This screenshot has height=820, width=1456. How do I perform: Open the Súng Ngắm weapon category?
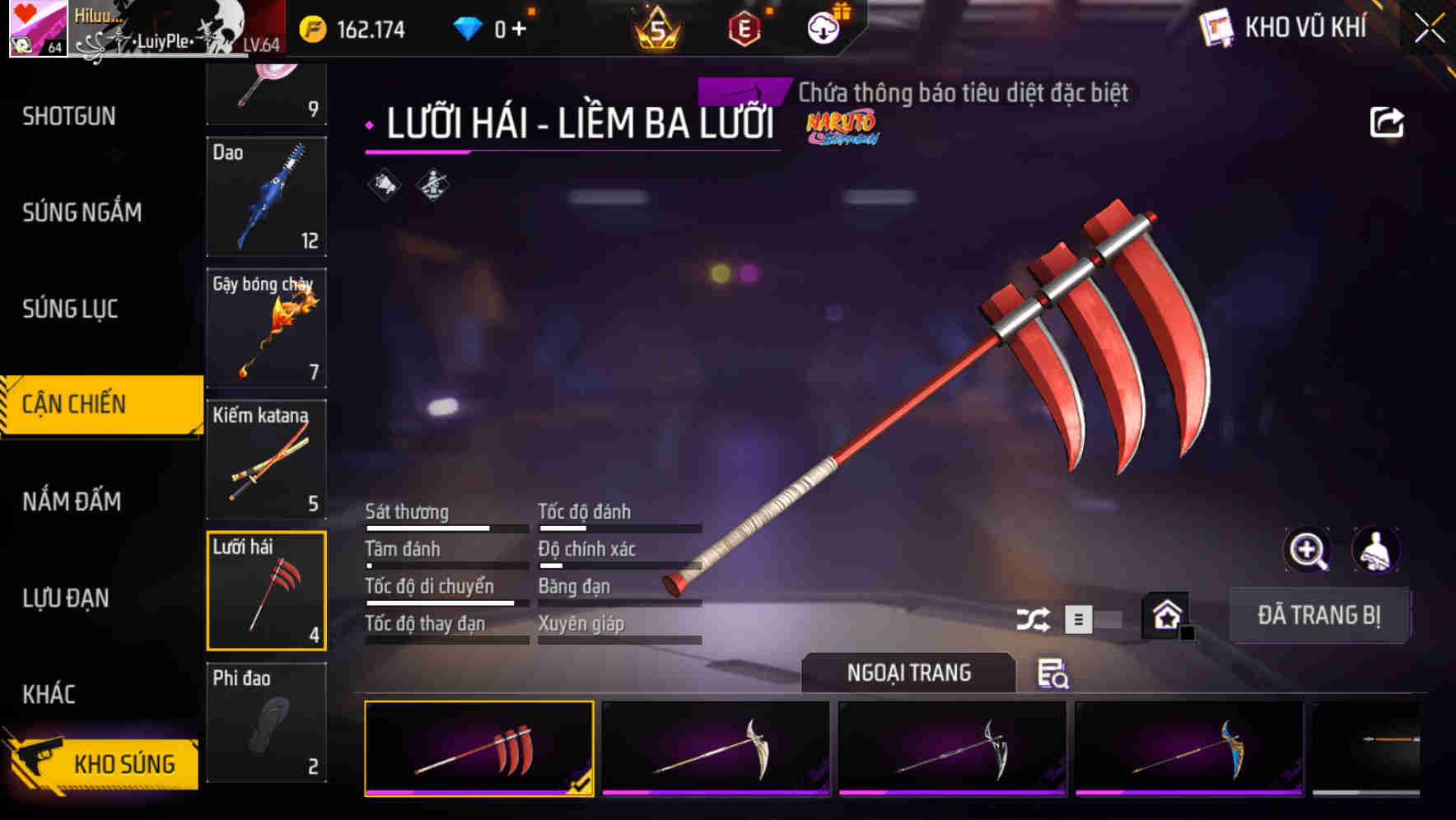tap(81, 212)
